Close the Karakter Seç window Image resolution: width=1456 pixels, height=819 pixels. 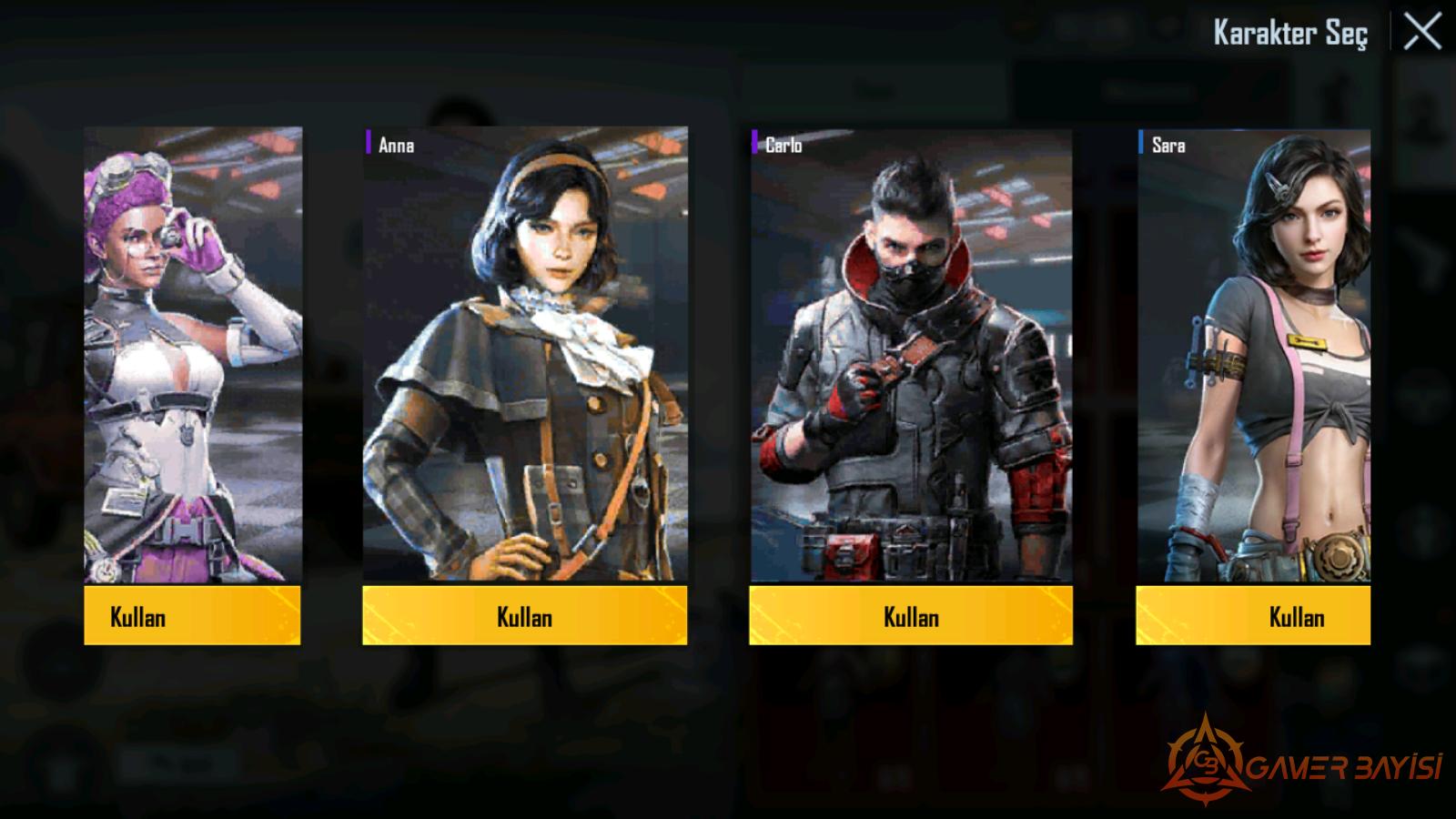1422,33
